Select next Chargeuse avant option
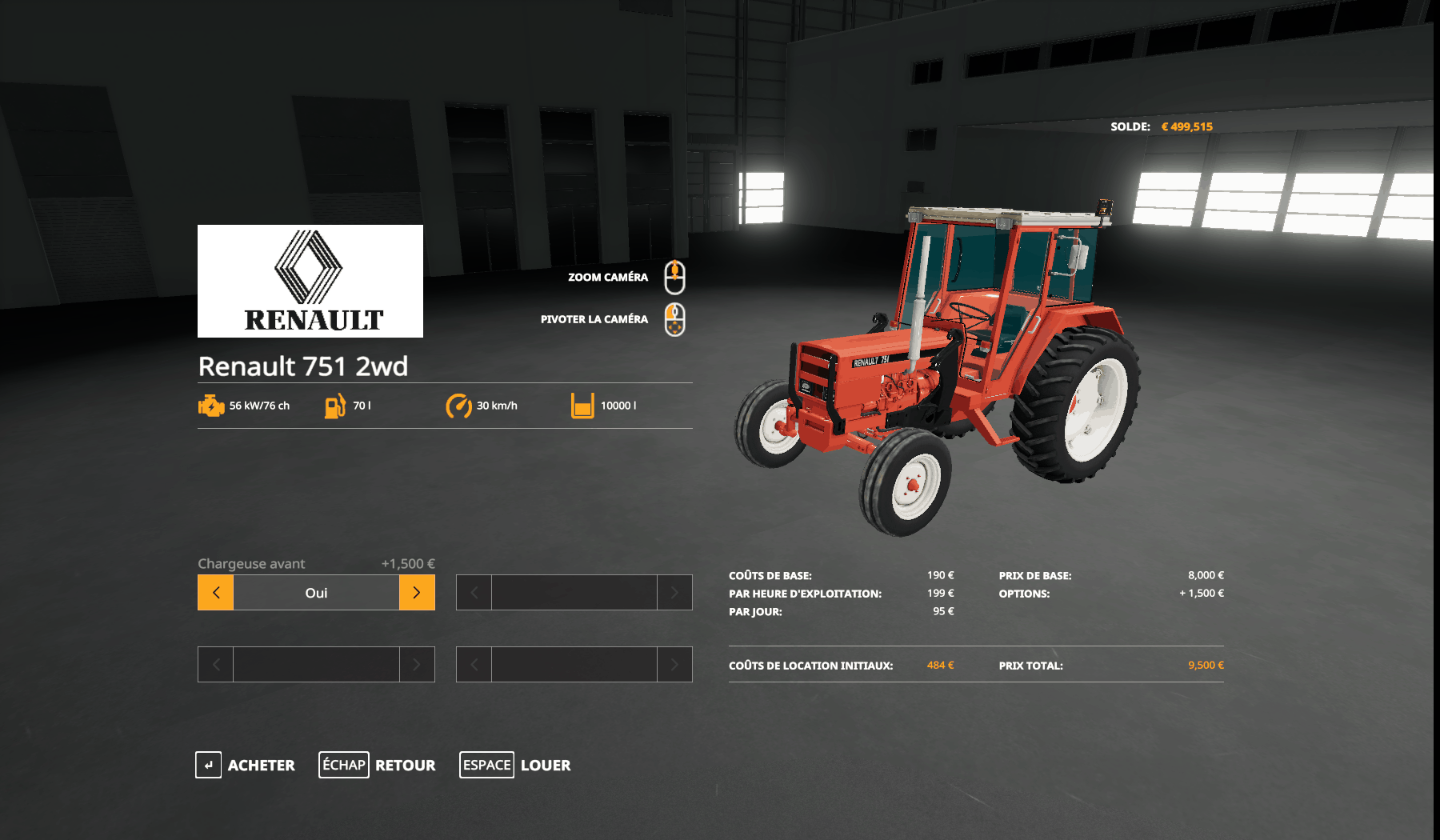The height and width of the screenshot is (840, 1440). [x=417, y=593]
